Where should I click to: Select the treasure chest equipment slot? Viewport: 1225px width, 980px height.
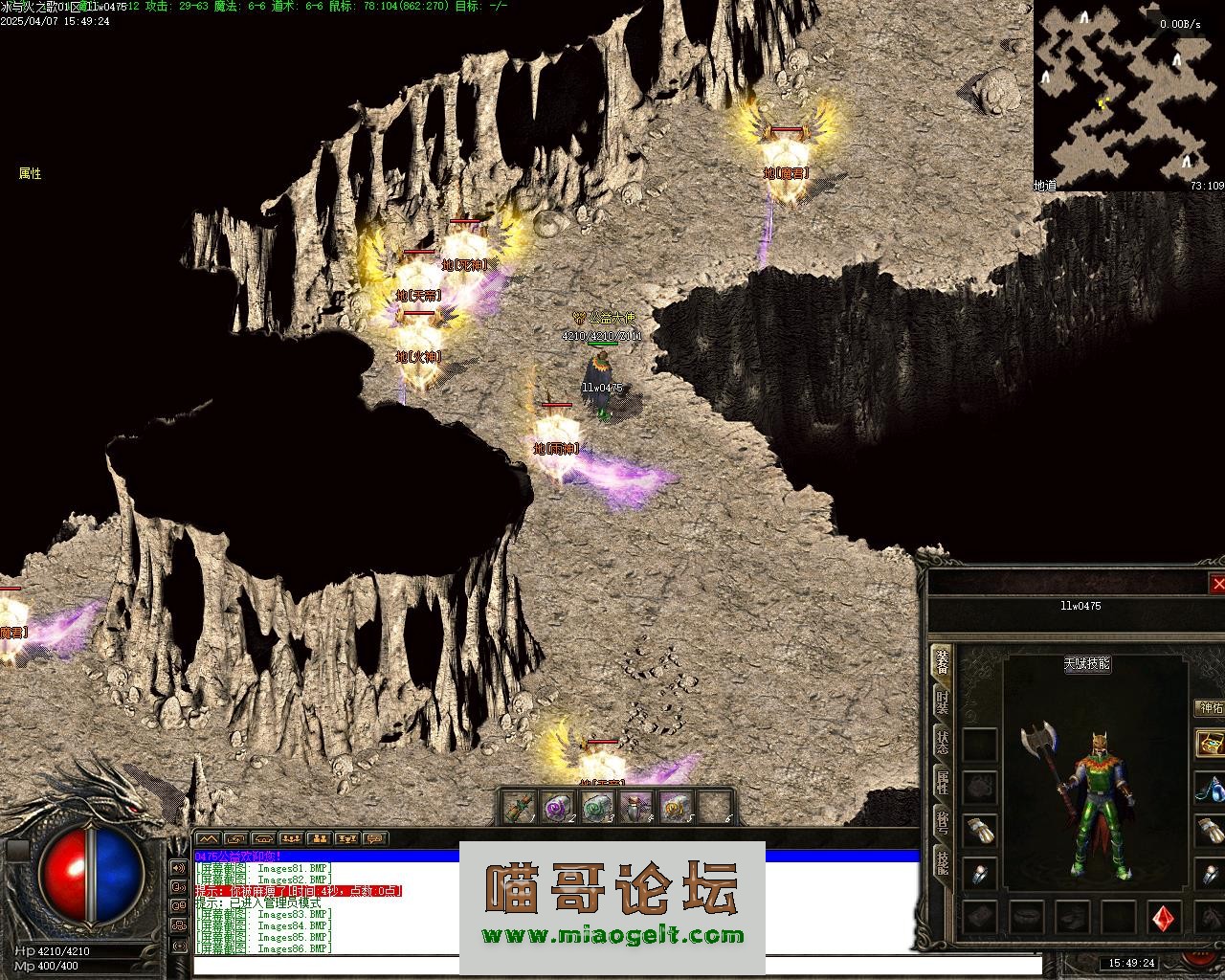[x=1210, y=744]
